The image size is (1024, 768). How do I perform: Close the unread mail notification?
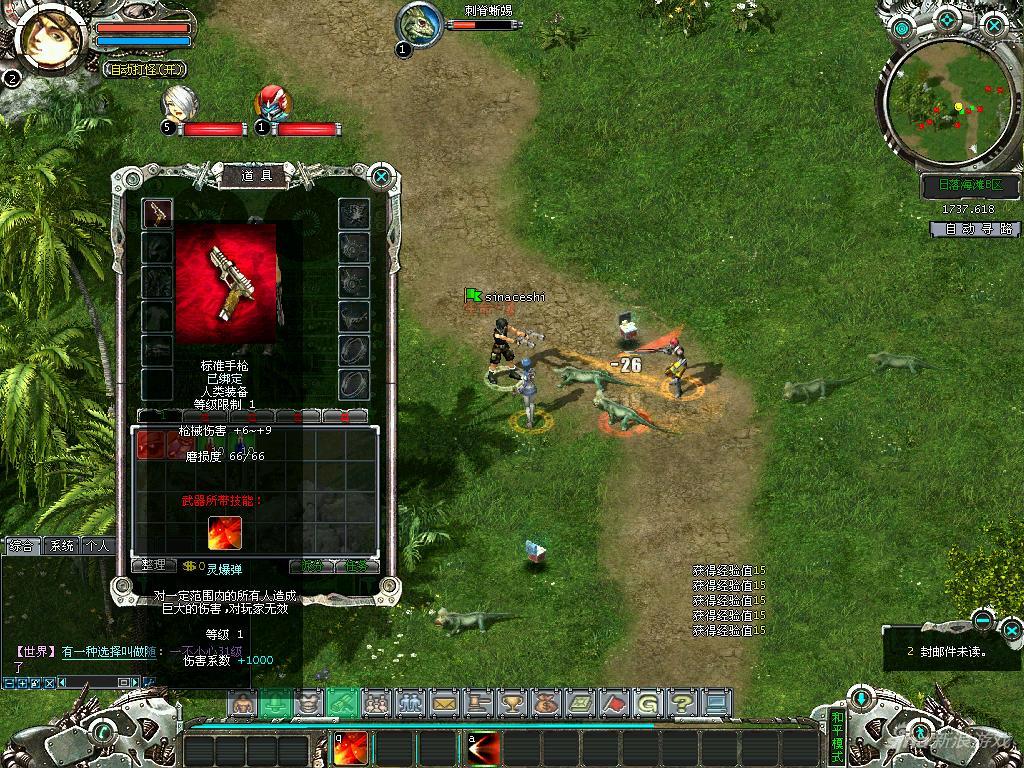(x=1012, y=630)
